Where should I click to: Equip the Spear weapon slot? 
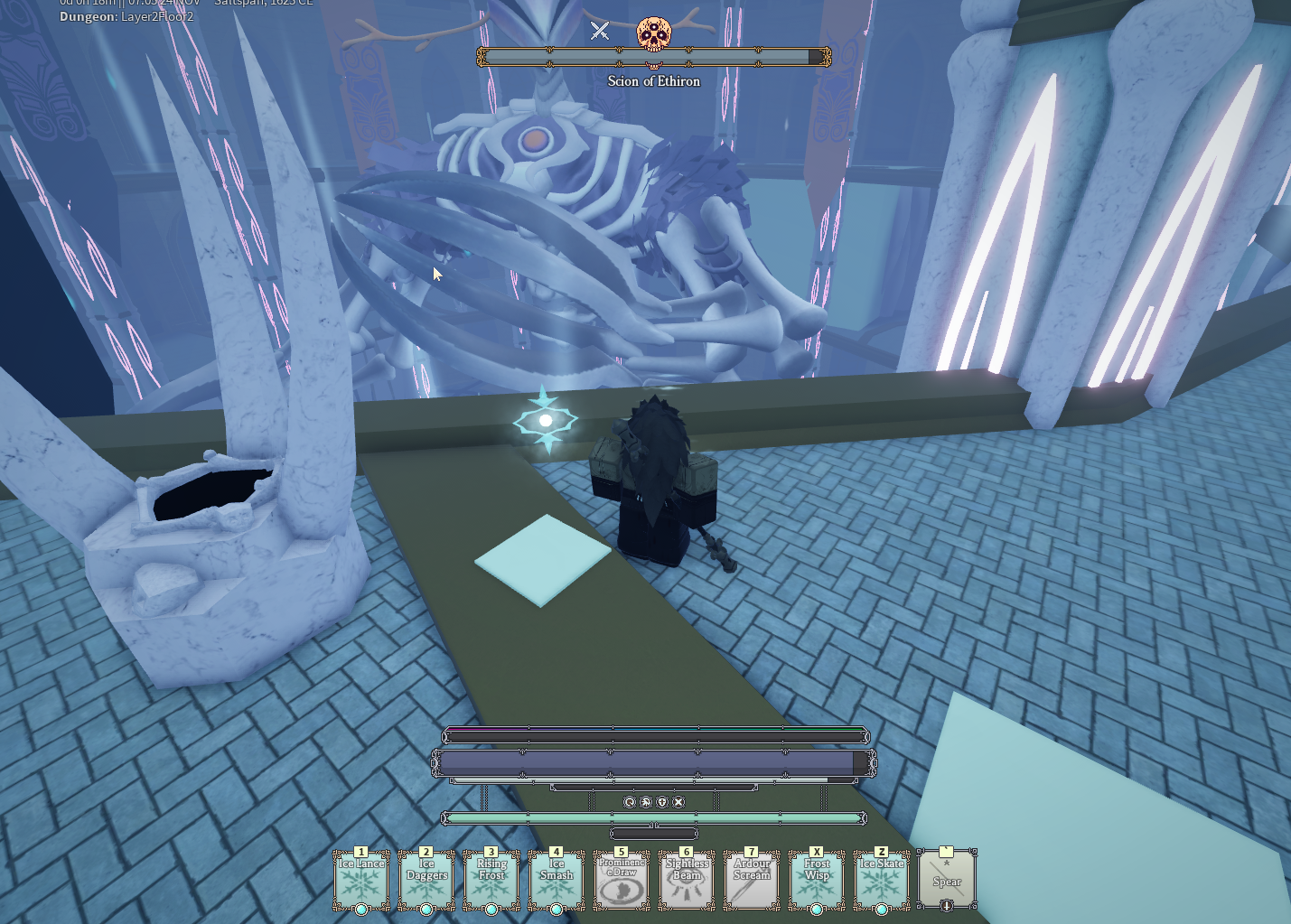[x=947, y=881]
